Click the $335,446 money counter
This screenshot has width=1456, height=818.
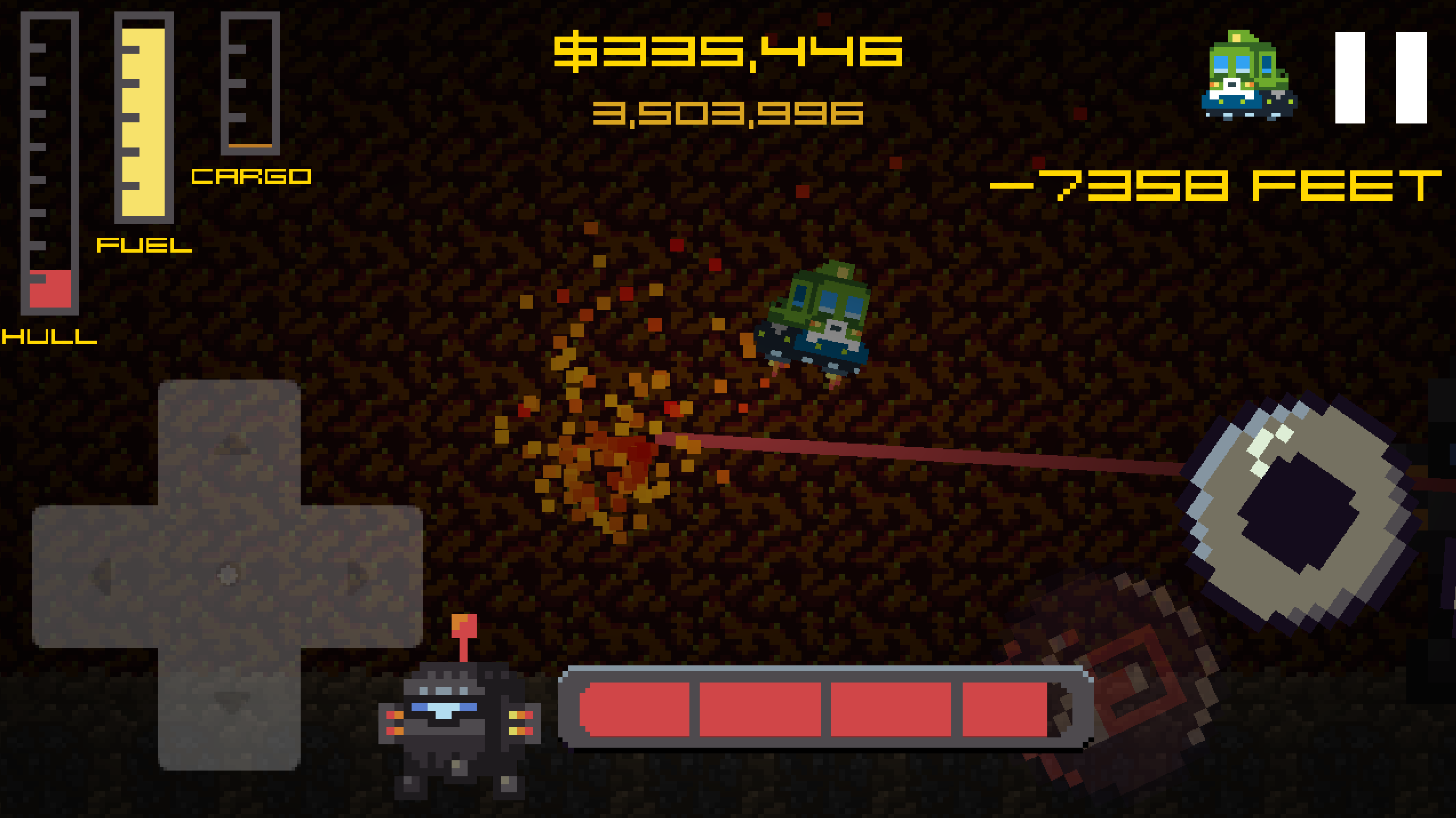click(x=729, y=51)
